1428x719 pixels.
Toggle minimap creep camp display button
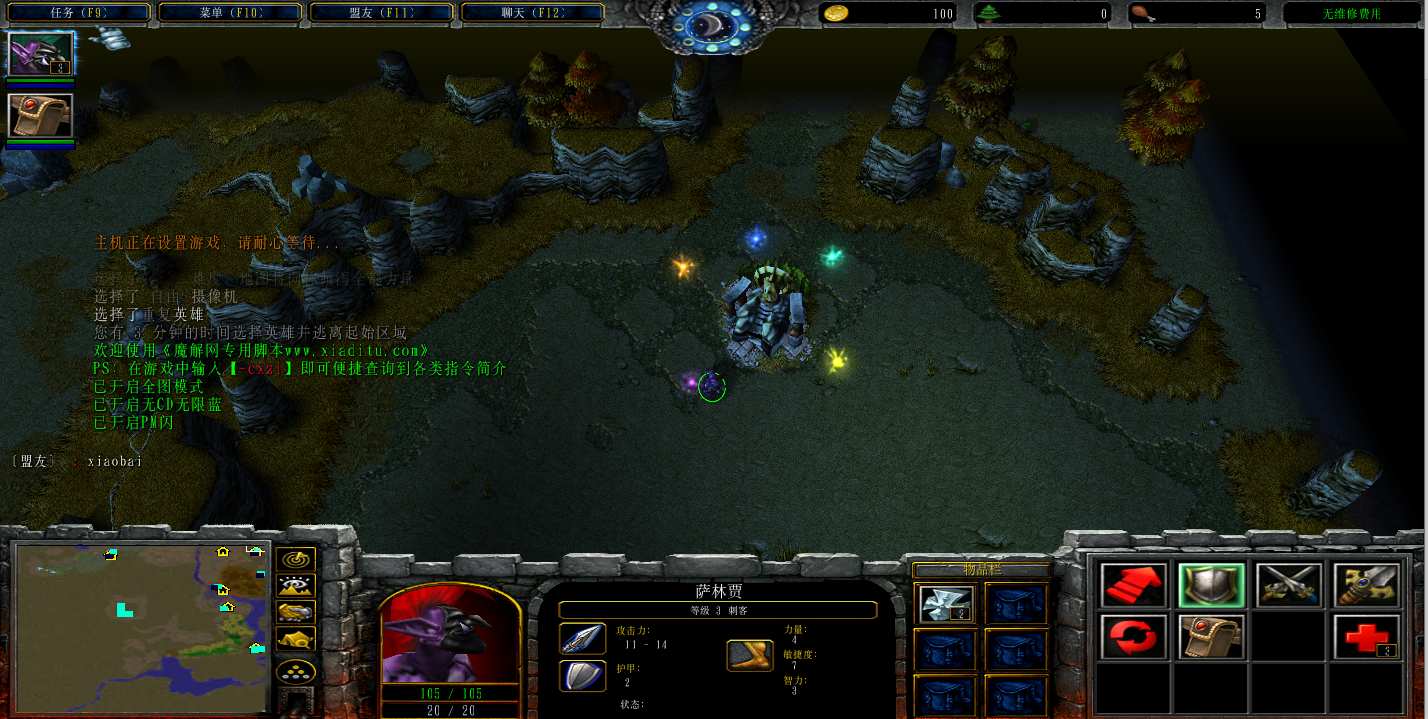[x=296, y=638]
